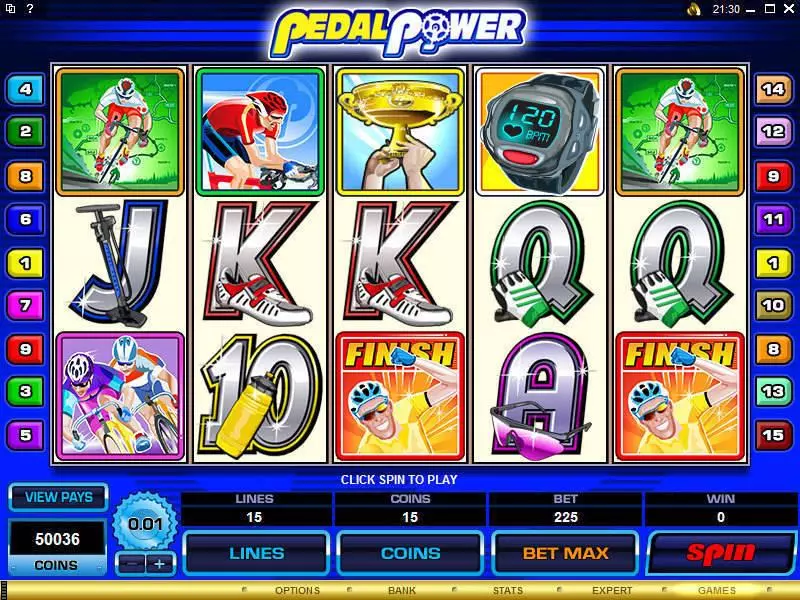The image size is (800, 600).
Task: Open the Bank menu
Action: coord(402,591)
